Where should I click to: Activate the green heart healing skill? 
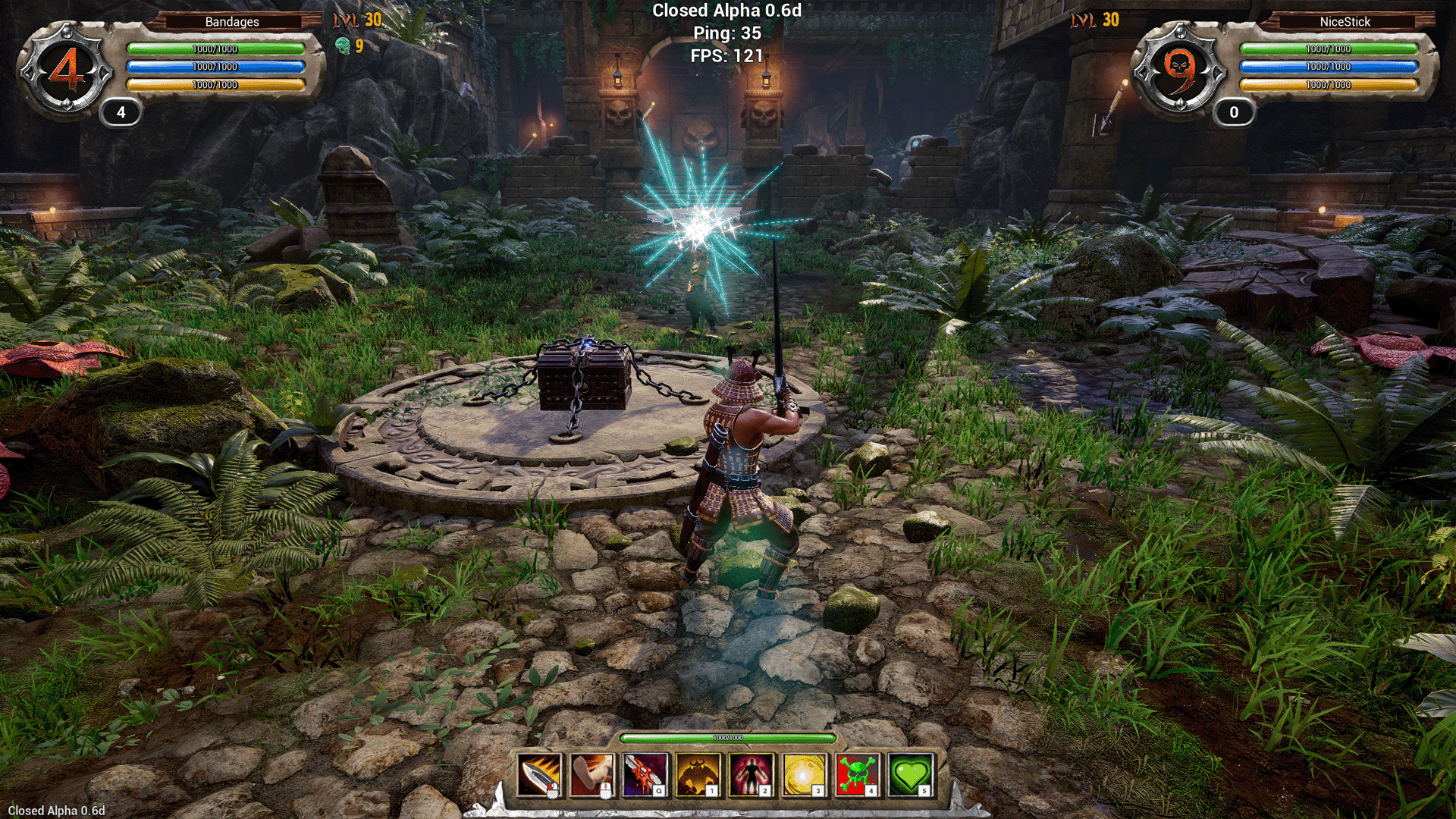(x=911, y=775)
